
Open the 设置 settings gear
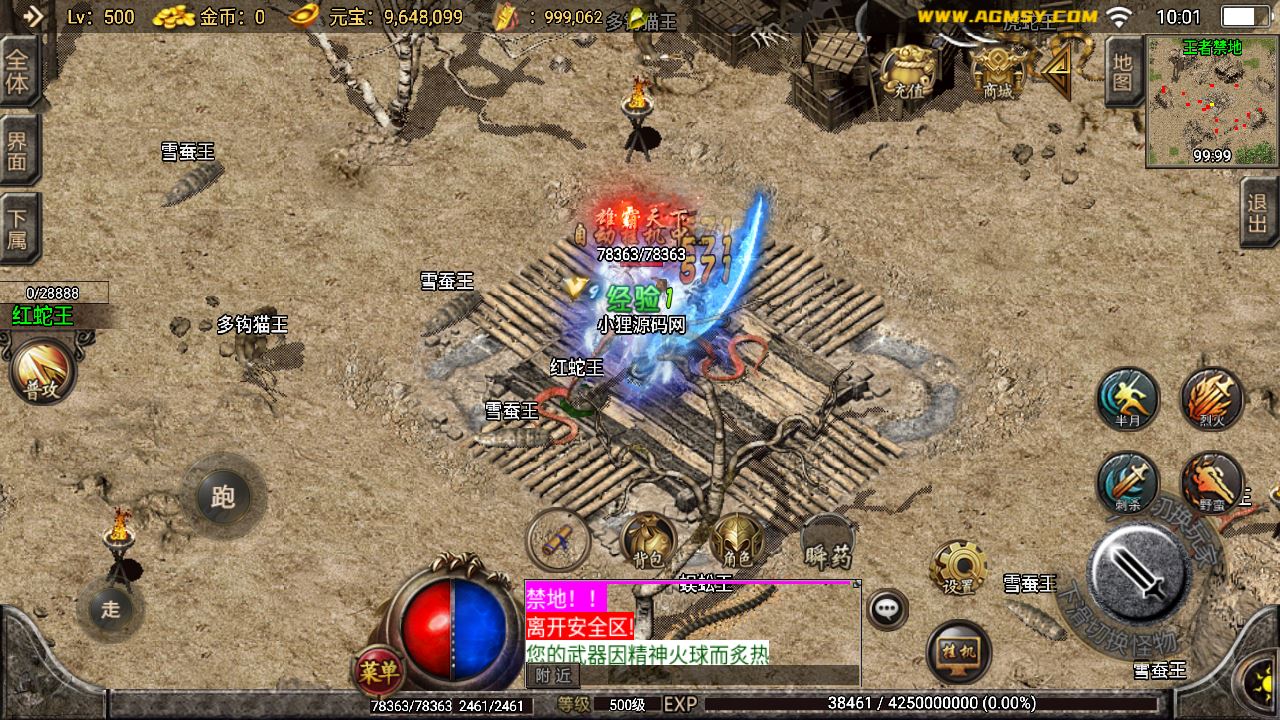[x=958, y=568]
